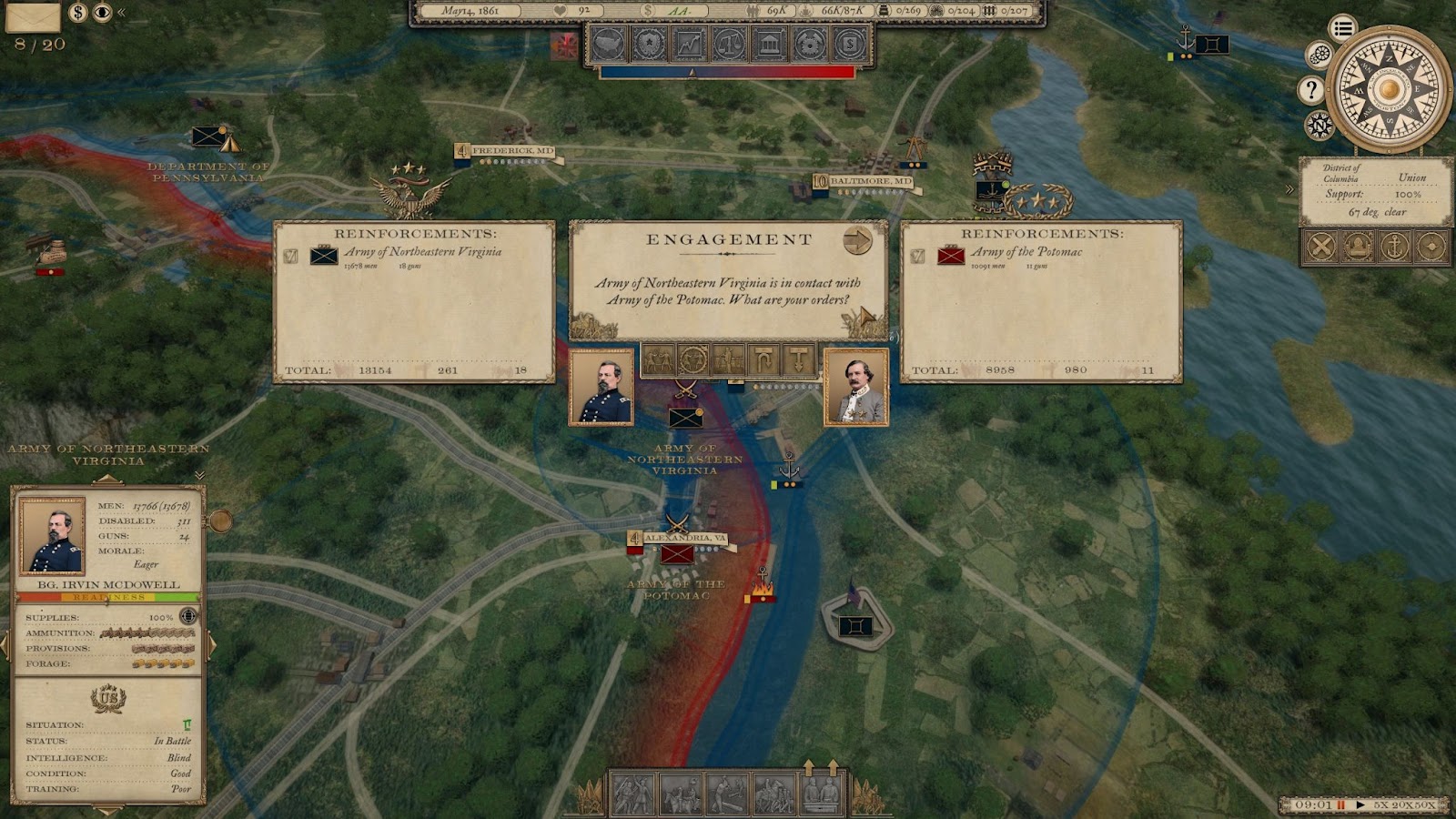Open the rising line chart panel

[689, 44]
